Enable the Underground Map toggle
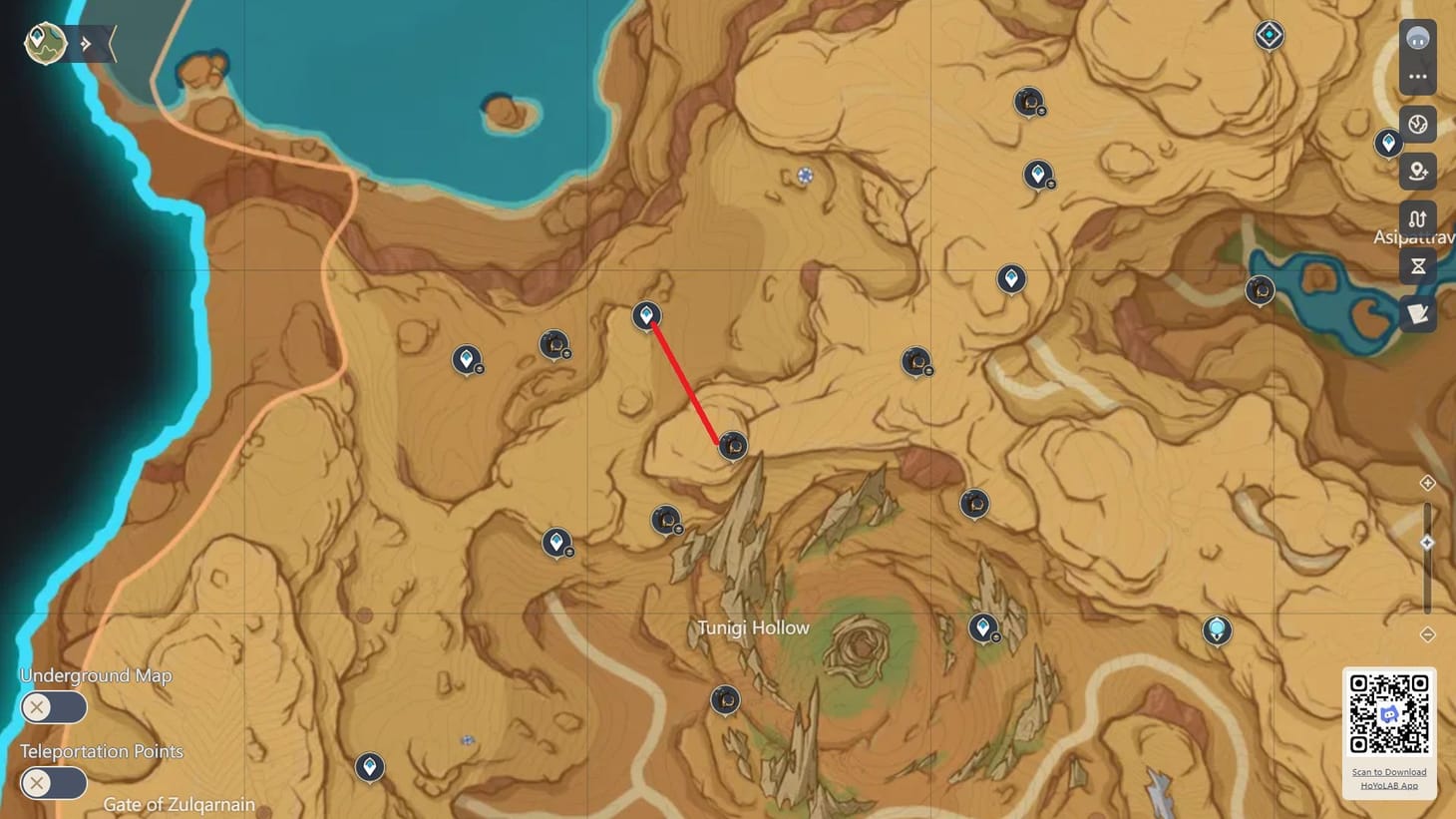 tap(53, 706)
